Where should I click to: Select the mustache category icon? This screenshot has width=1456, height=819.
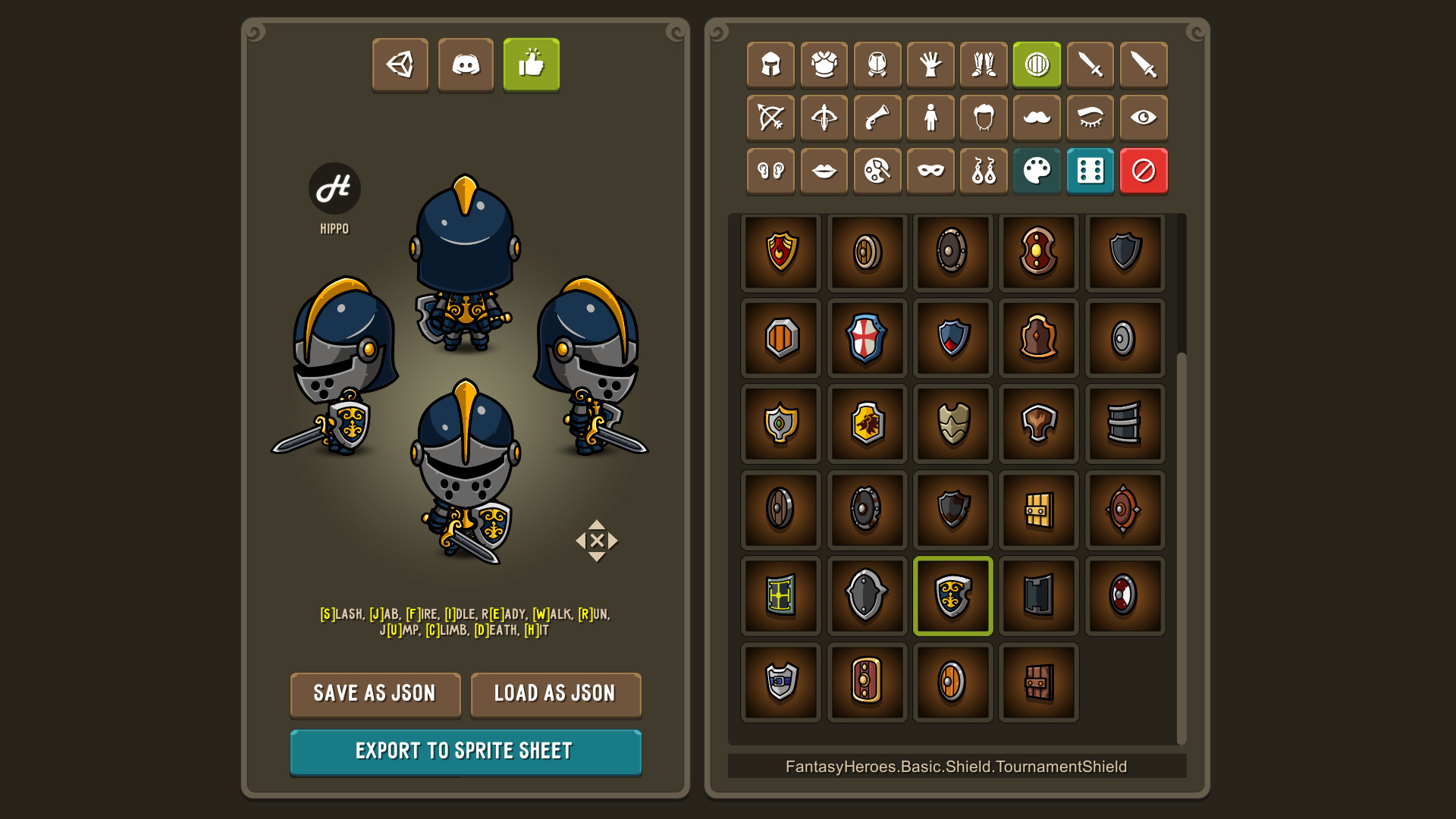[x=1036, y=118]
